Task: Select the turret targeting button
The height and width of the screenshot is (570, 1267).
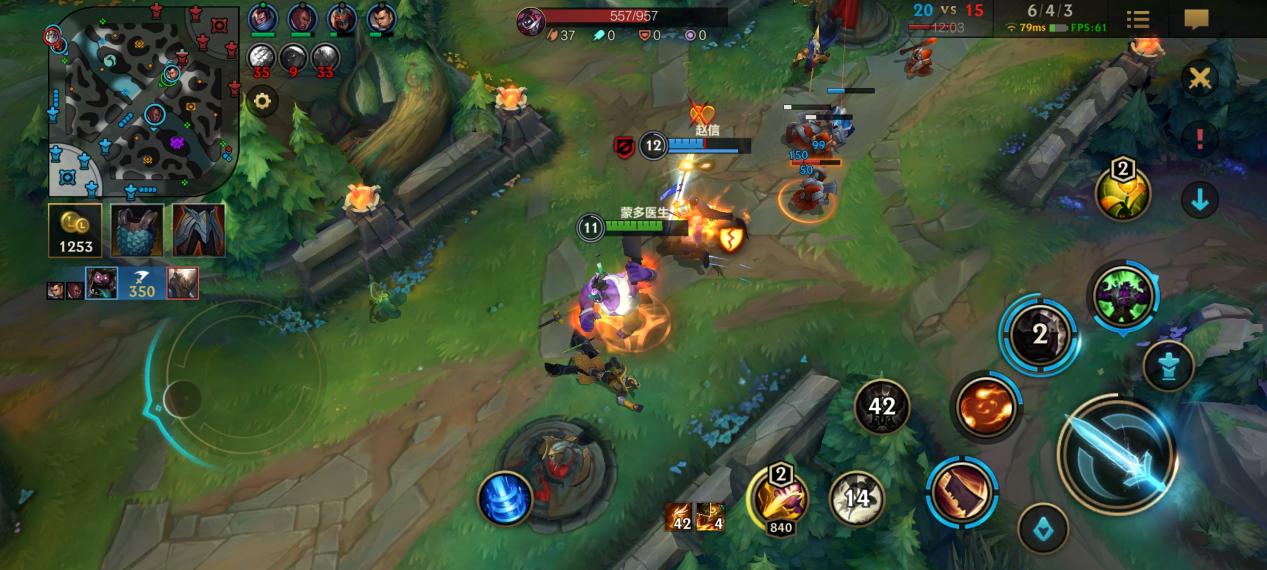Action: [1168, 366]
